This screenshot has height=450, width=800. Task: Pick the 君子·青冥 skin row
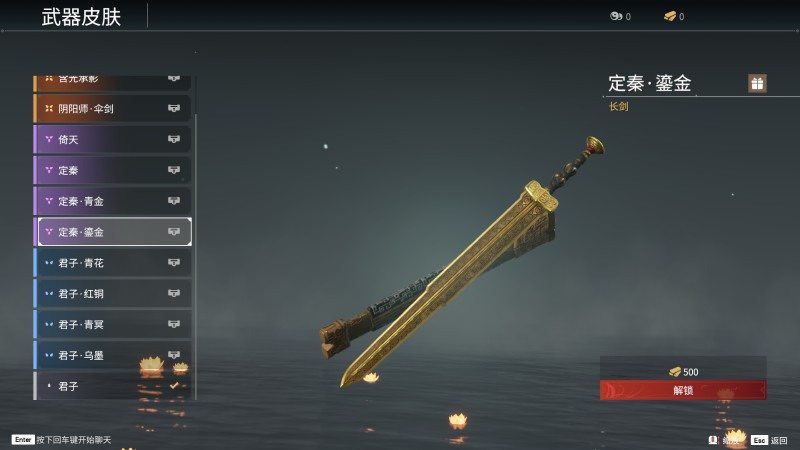click(112, 324)
